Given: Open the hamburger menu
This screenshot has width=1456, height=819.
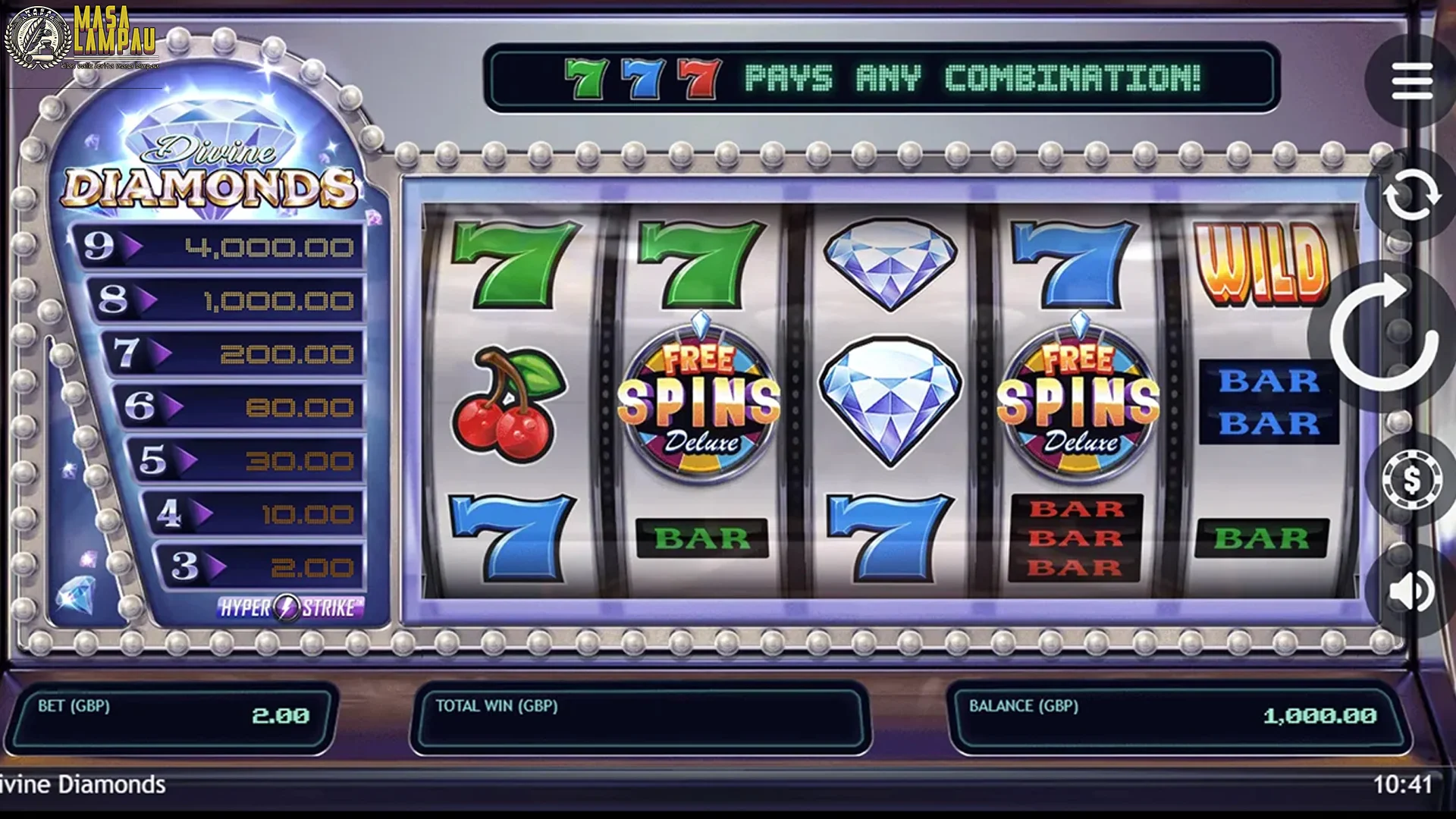Looking at the screenshot, I should [1411, 80].
